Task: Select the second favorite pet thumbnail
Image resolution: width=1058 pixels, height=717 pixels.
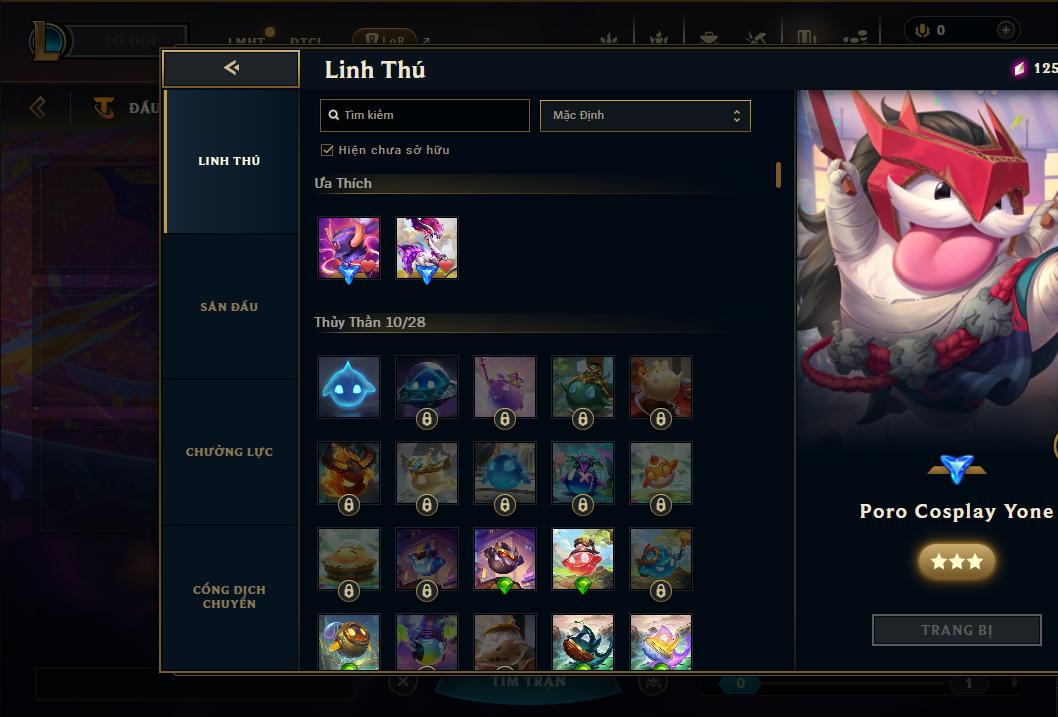Action: click(427, 248)
